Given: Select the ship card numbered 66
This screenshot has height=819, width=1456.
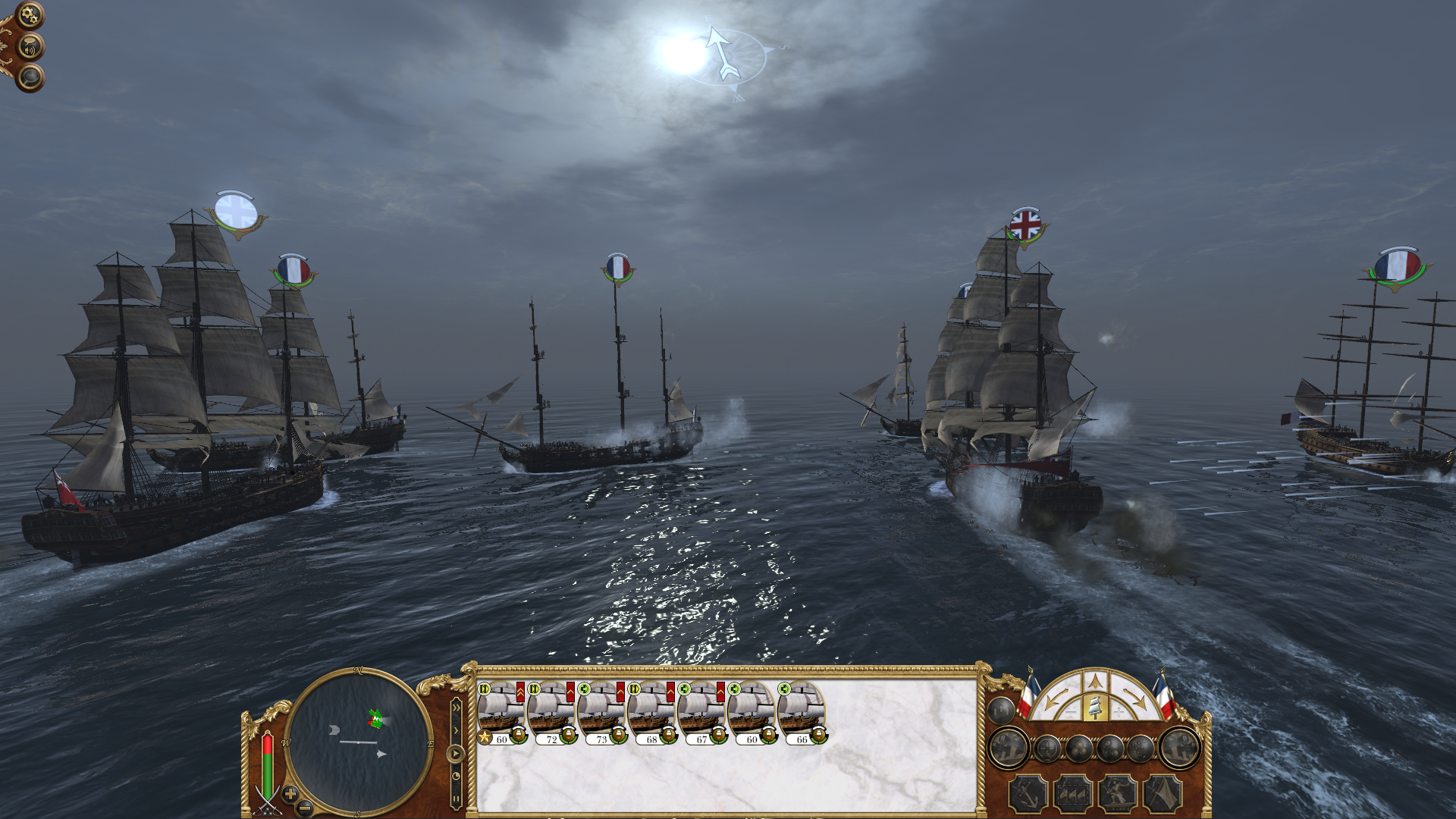Looking at the screenshot, I should click(801, 713).
